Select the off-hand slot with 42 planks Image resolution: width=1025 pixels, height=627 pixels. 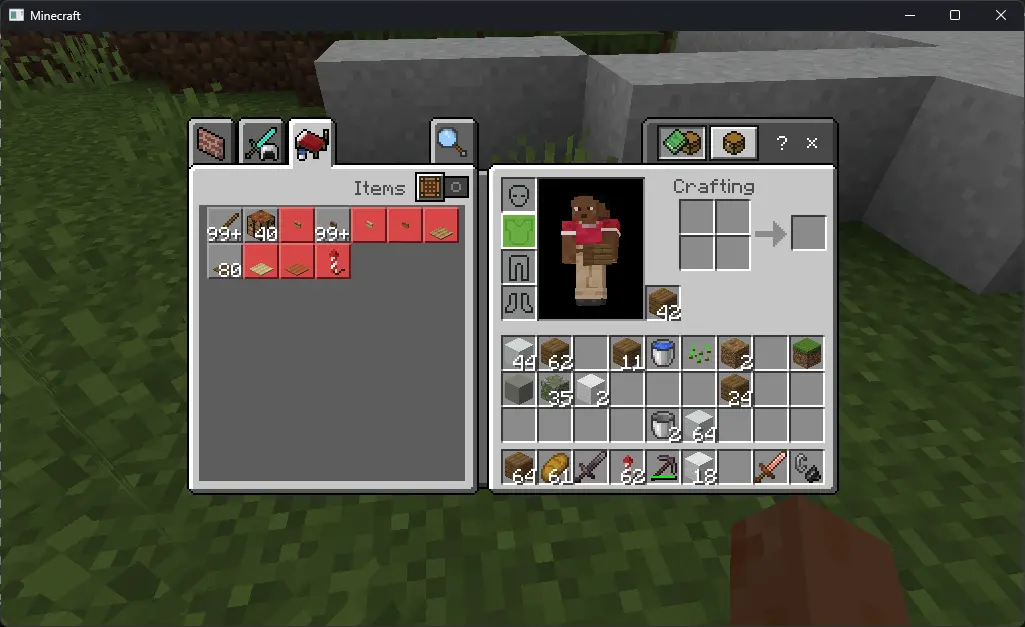[x=662, y=303]
